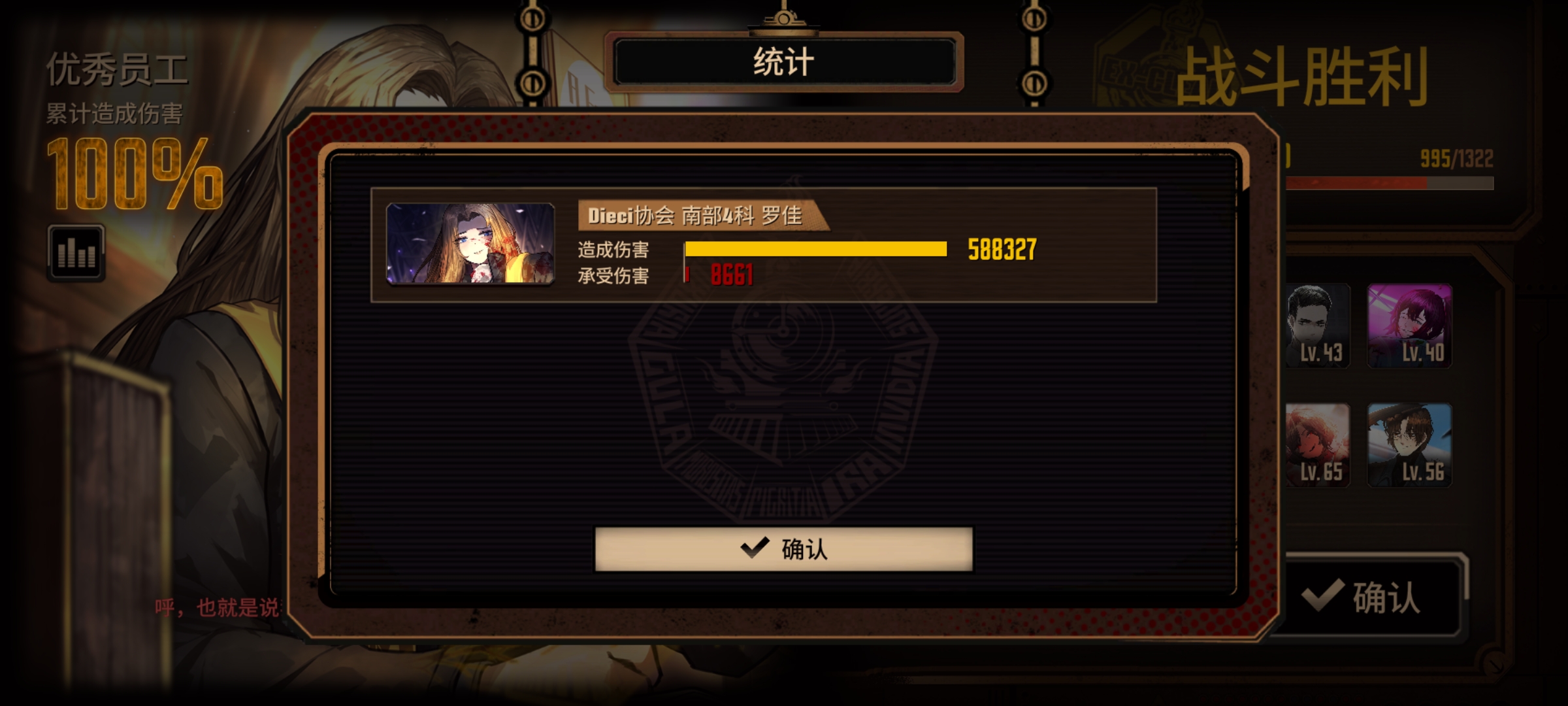
Task: Click the yellow 造成伤害 damage bar
Action: coord(817,249)
